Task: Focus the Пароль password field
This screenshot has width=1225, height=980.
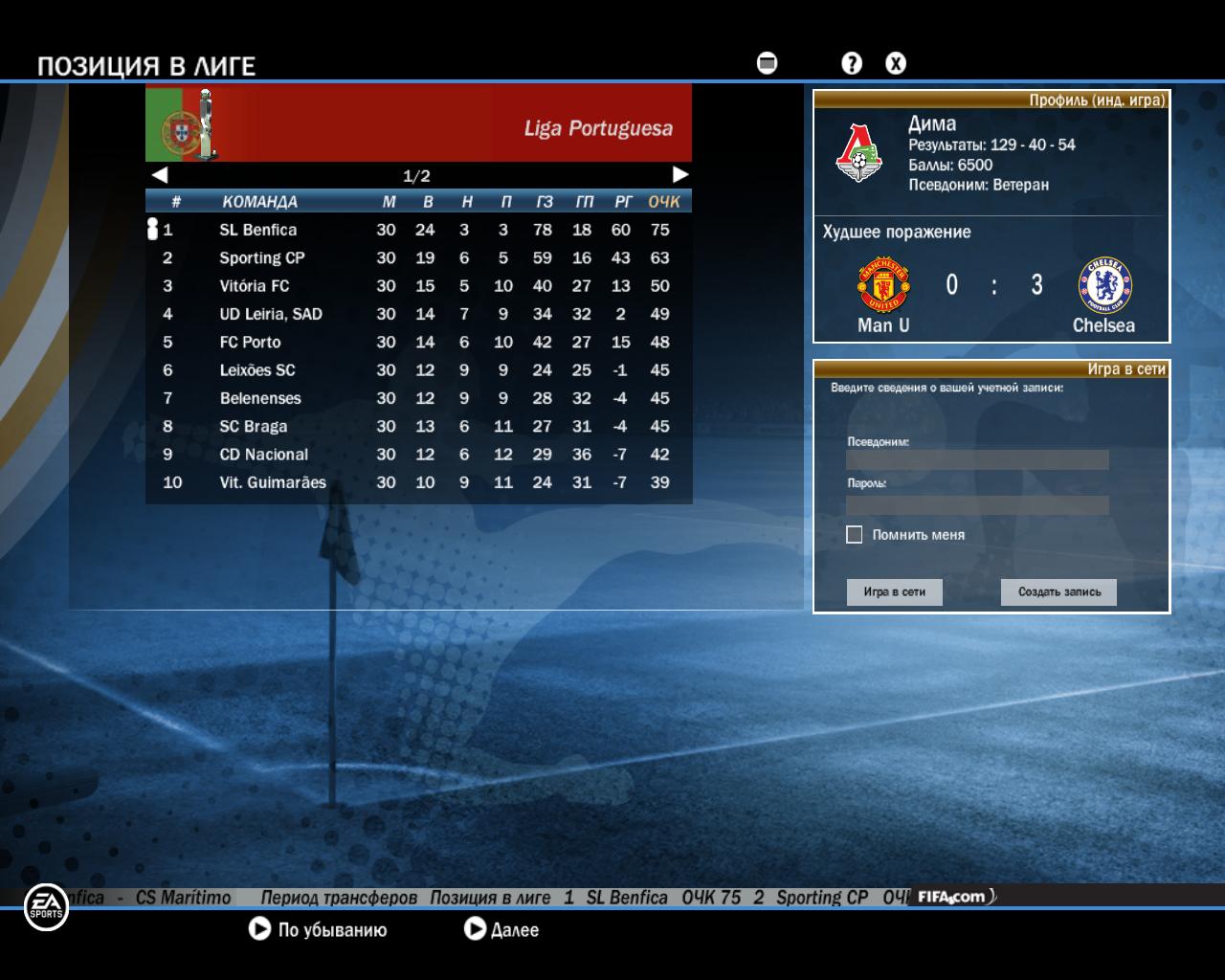Action: click(977, 504)
